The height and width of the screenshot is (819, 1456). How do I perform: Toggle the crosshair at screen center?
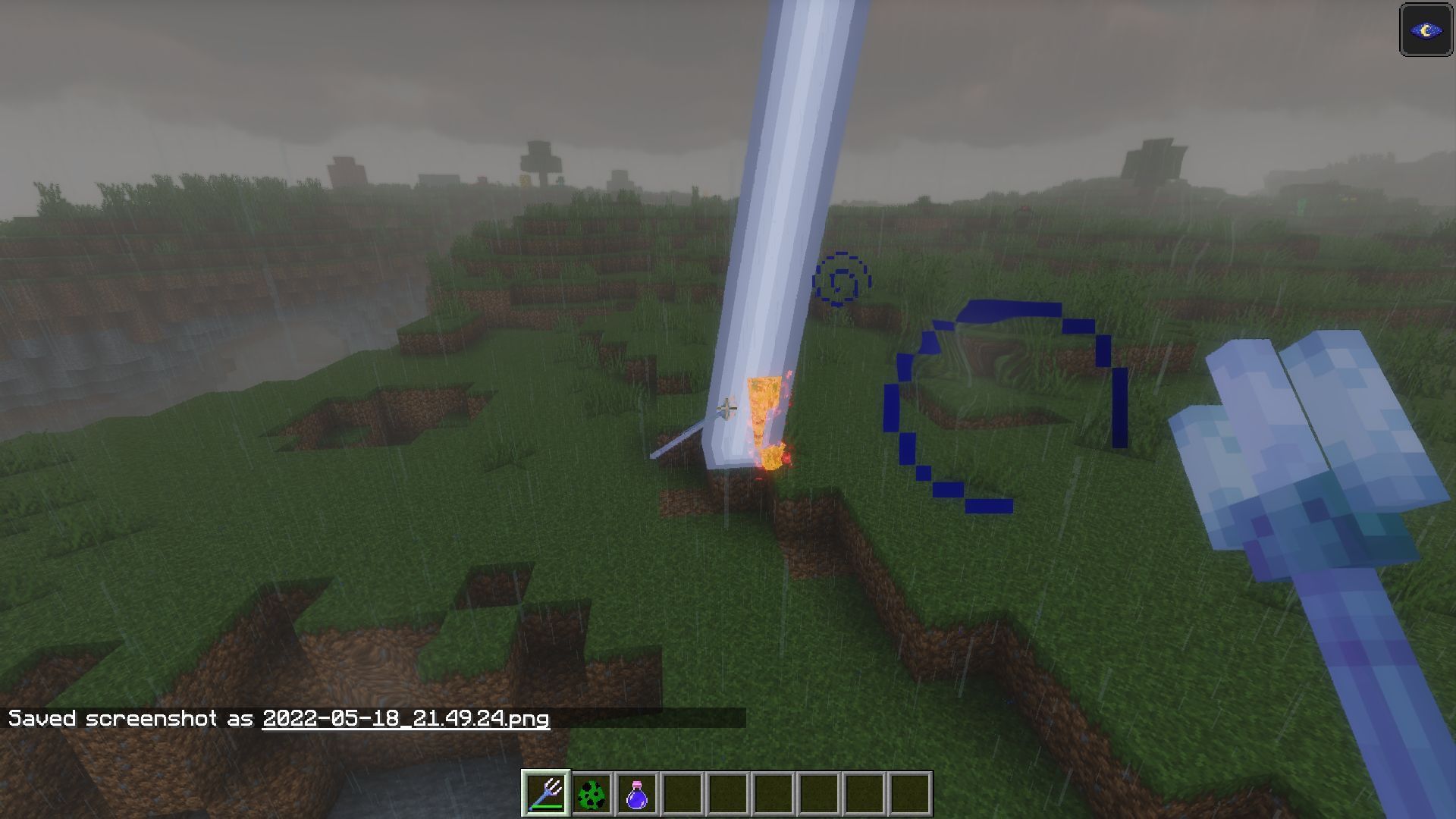click(726, 407)
